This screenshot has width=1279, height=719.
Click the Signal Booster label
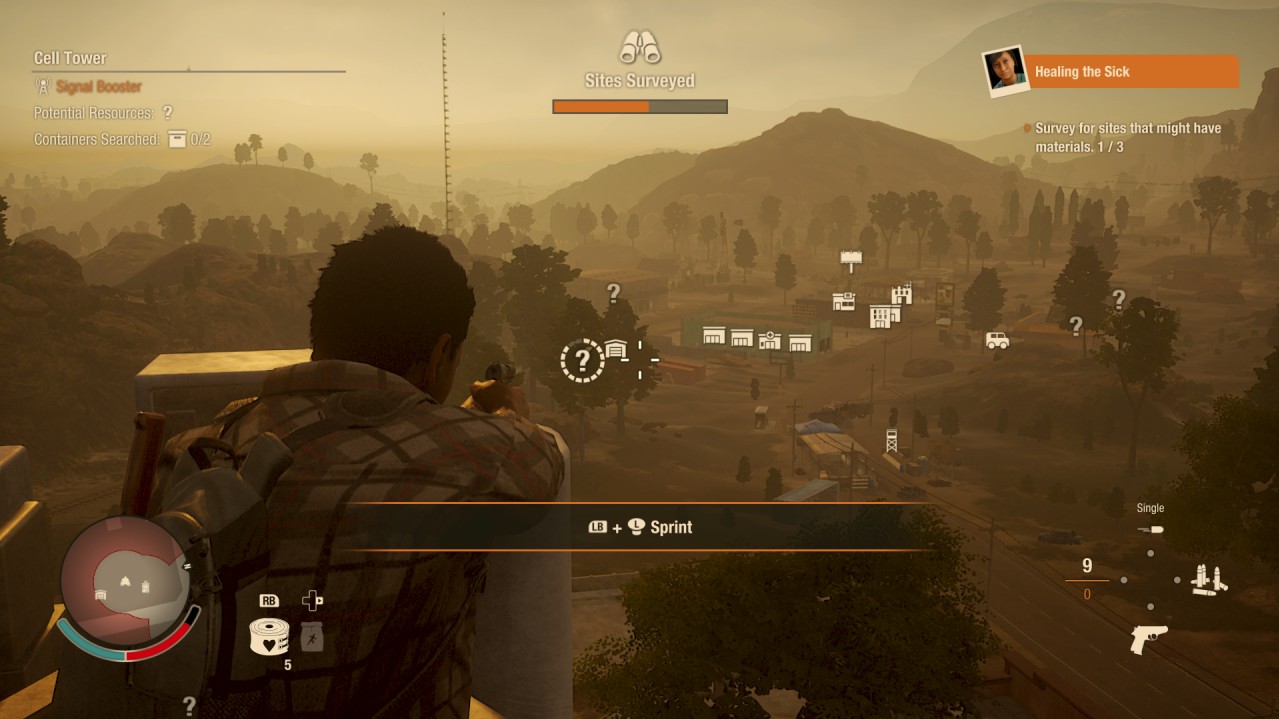click(x=99, y=87)
